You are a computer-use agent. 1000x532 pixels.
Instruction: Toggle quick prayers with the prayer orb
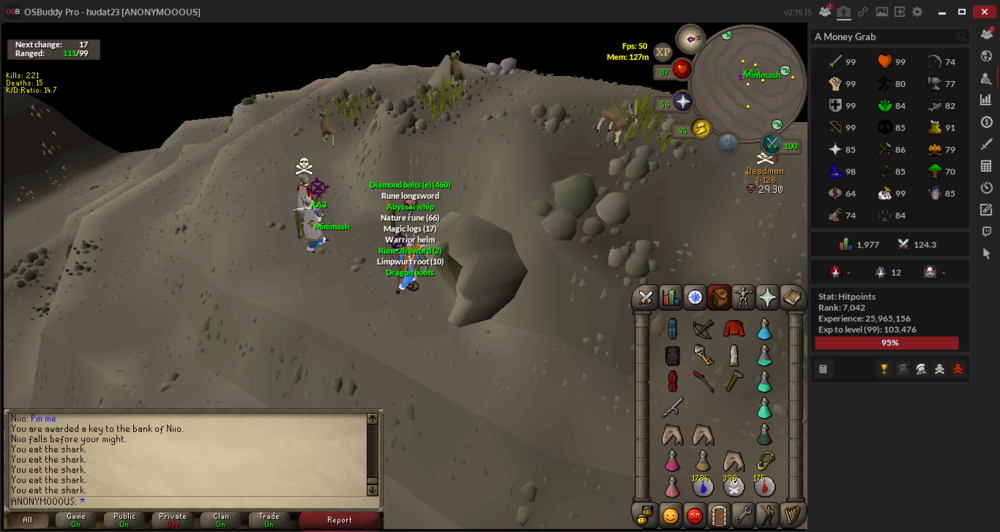682,102
